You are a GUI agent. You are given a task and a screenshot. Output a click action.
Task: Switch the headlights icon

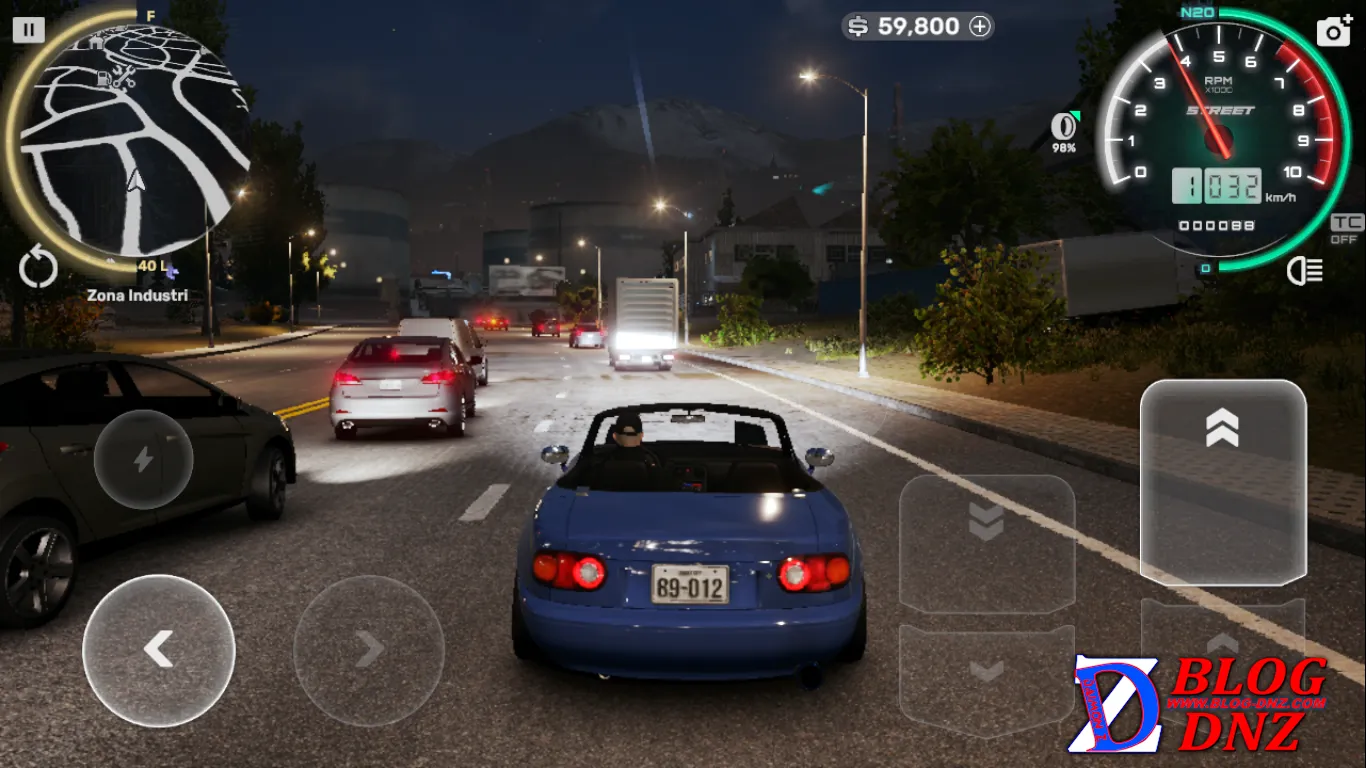point(1305,270)
